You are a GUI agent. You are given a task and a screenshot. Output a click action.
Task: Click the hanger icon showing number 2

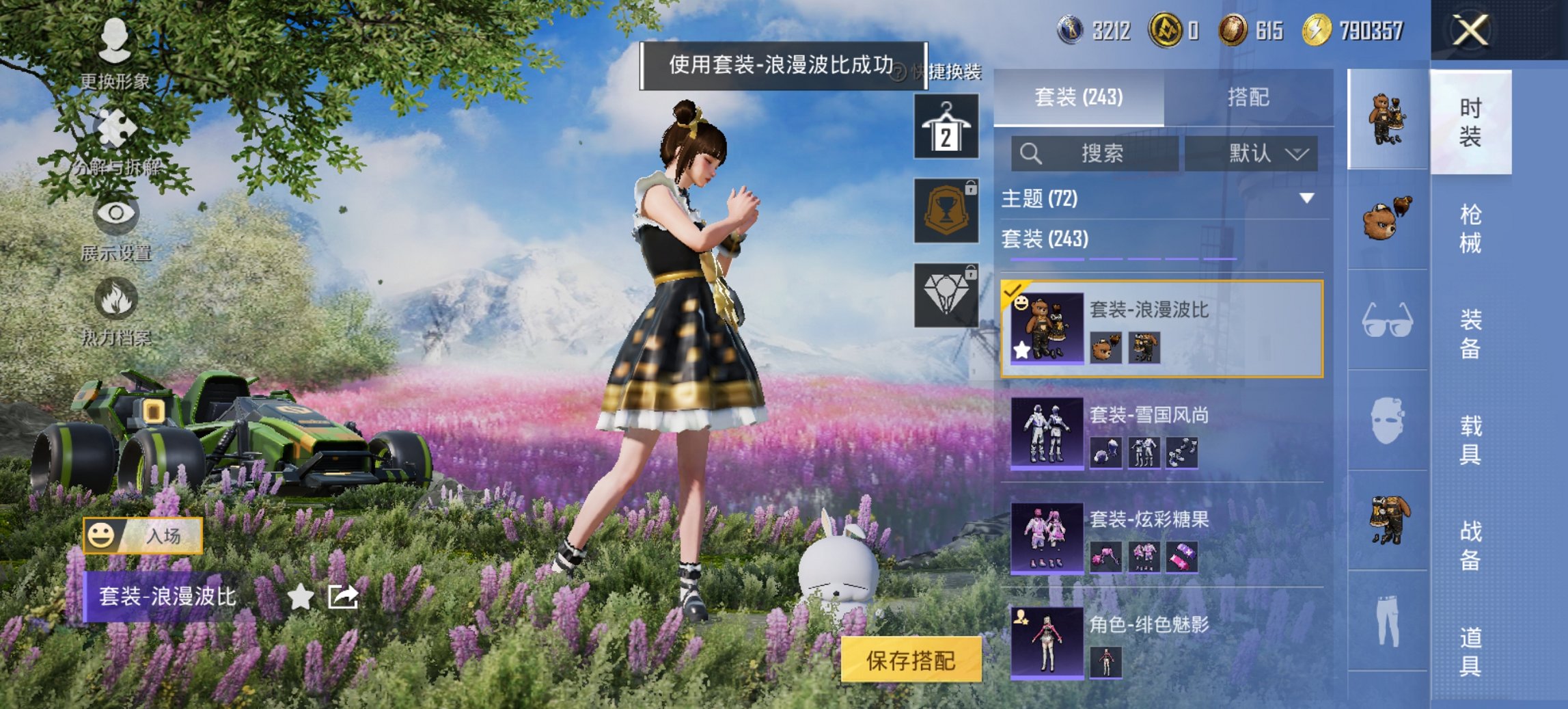pos(946,129)
